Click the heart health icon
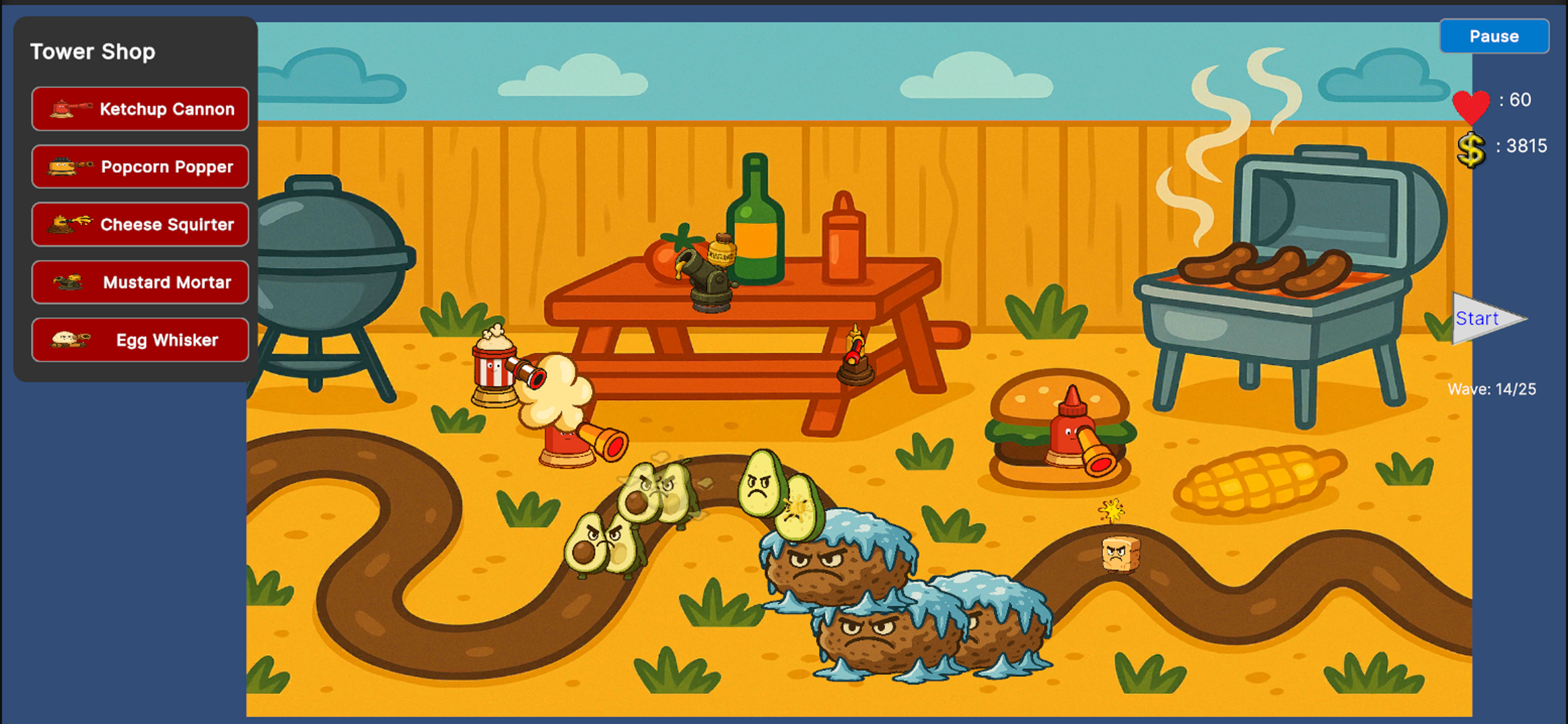 [1471, 109]
